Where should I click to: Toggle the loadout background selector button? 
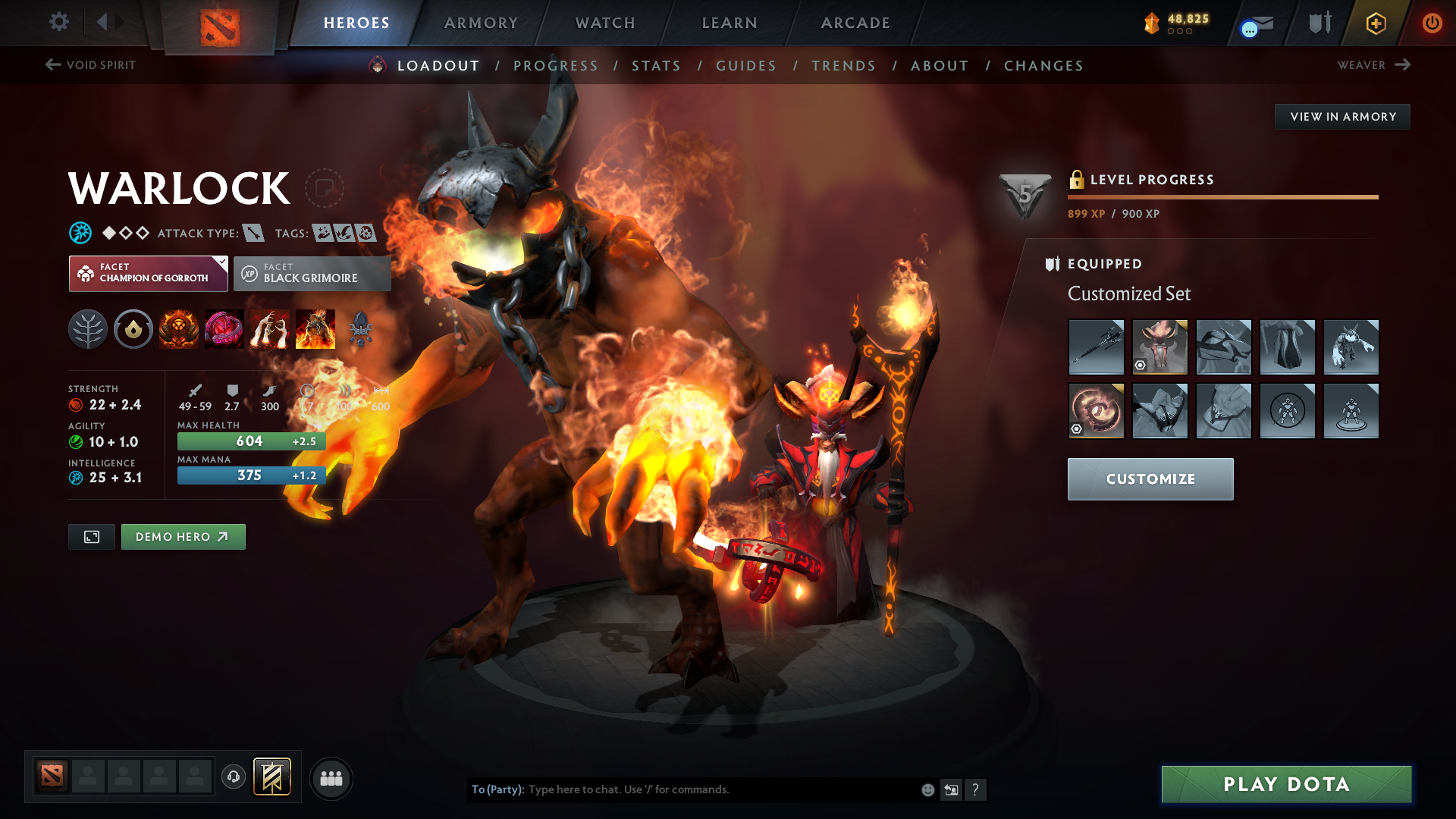[91, 536]
